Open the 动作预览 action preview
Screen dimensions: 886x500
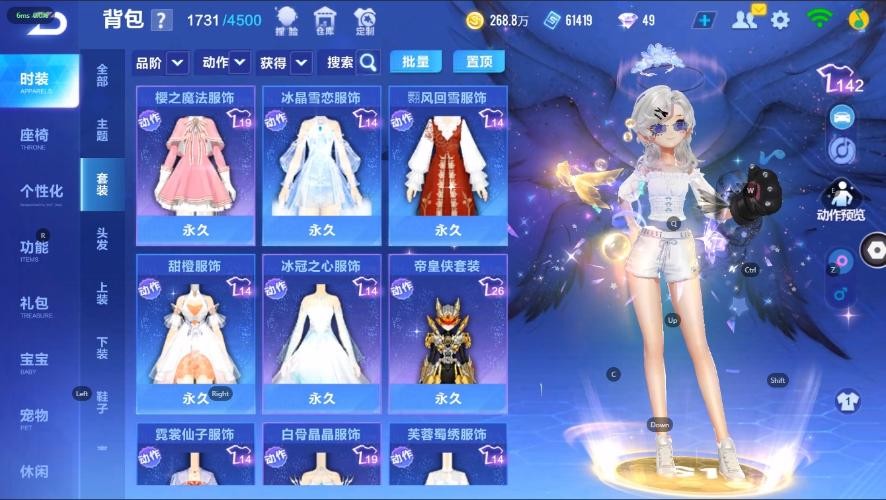(839, 200)
